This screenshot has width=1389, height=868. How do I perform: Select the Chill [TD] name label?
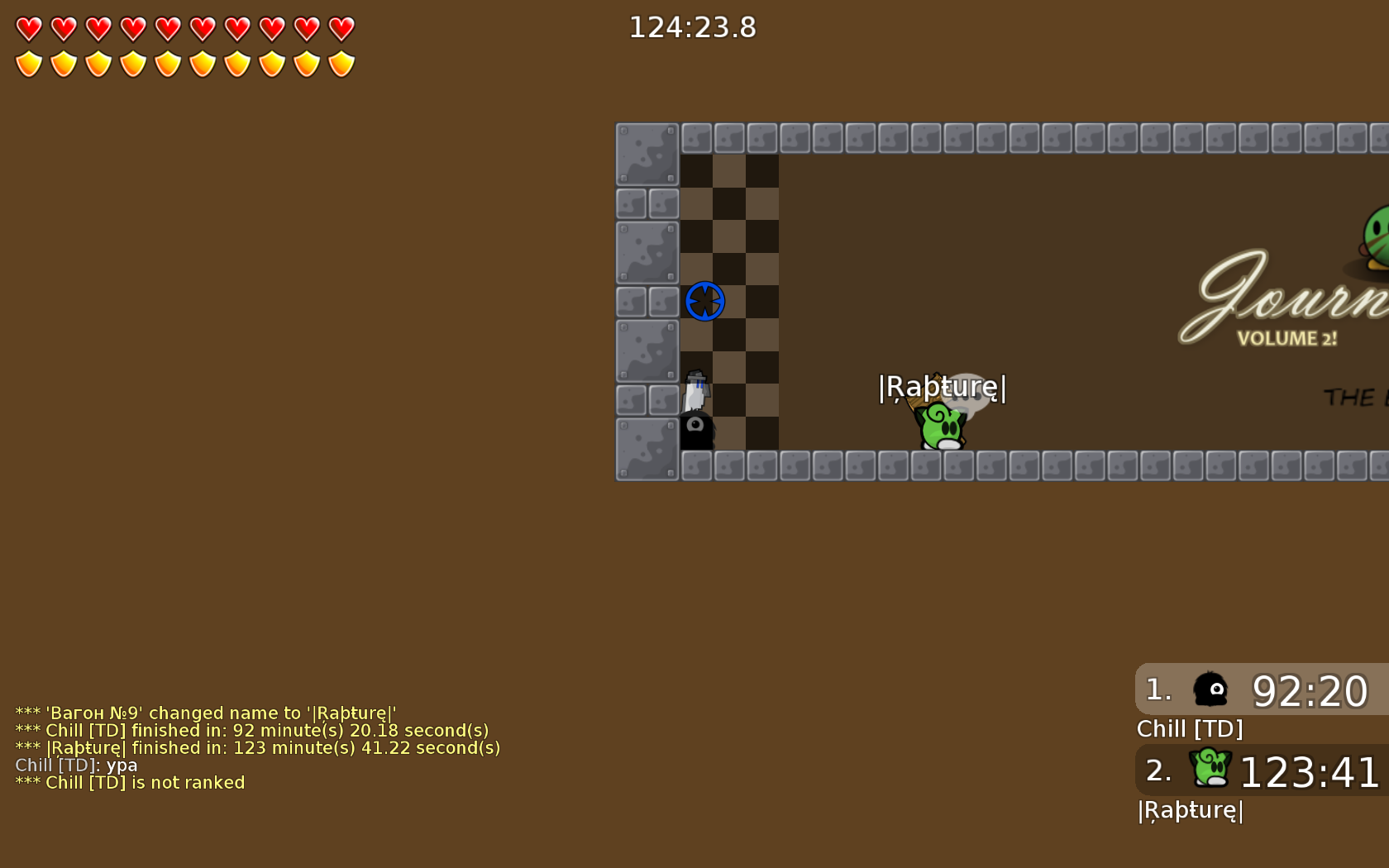[1191, 729]
